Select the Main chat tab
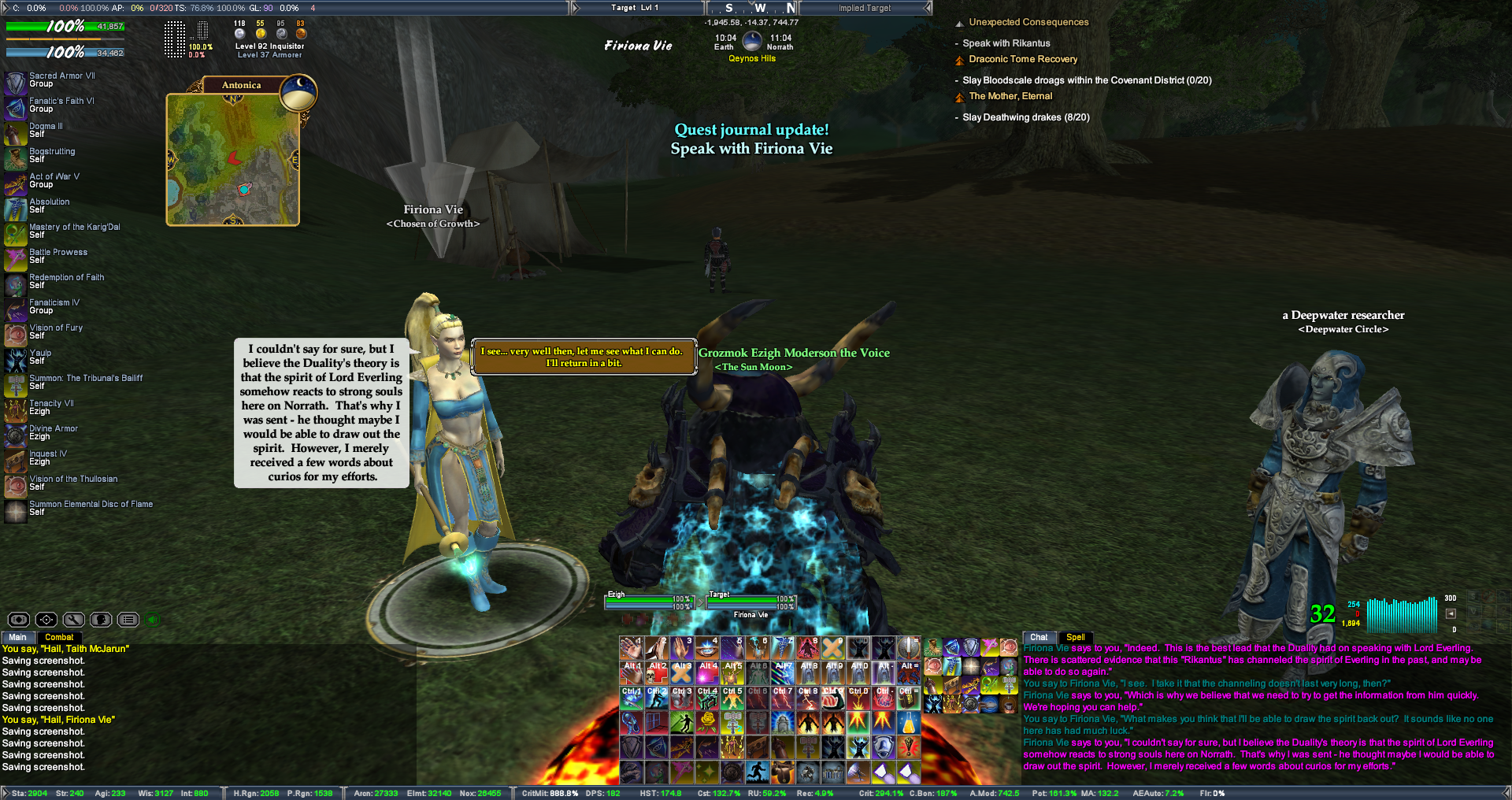1512x800 pixels. [x=17, y=637]
